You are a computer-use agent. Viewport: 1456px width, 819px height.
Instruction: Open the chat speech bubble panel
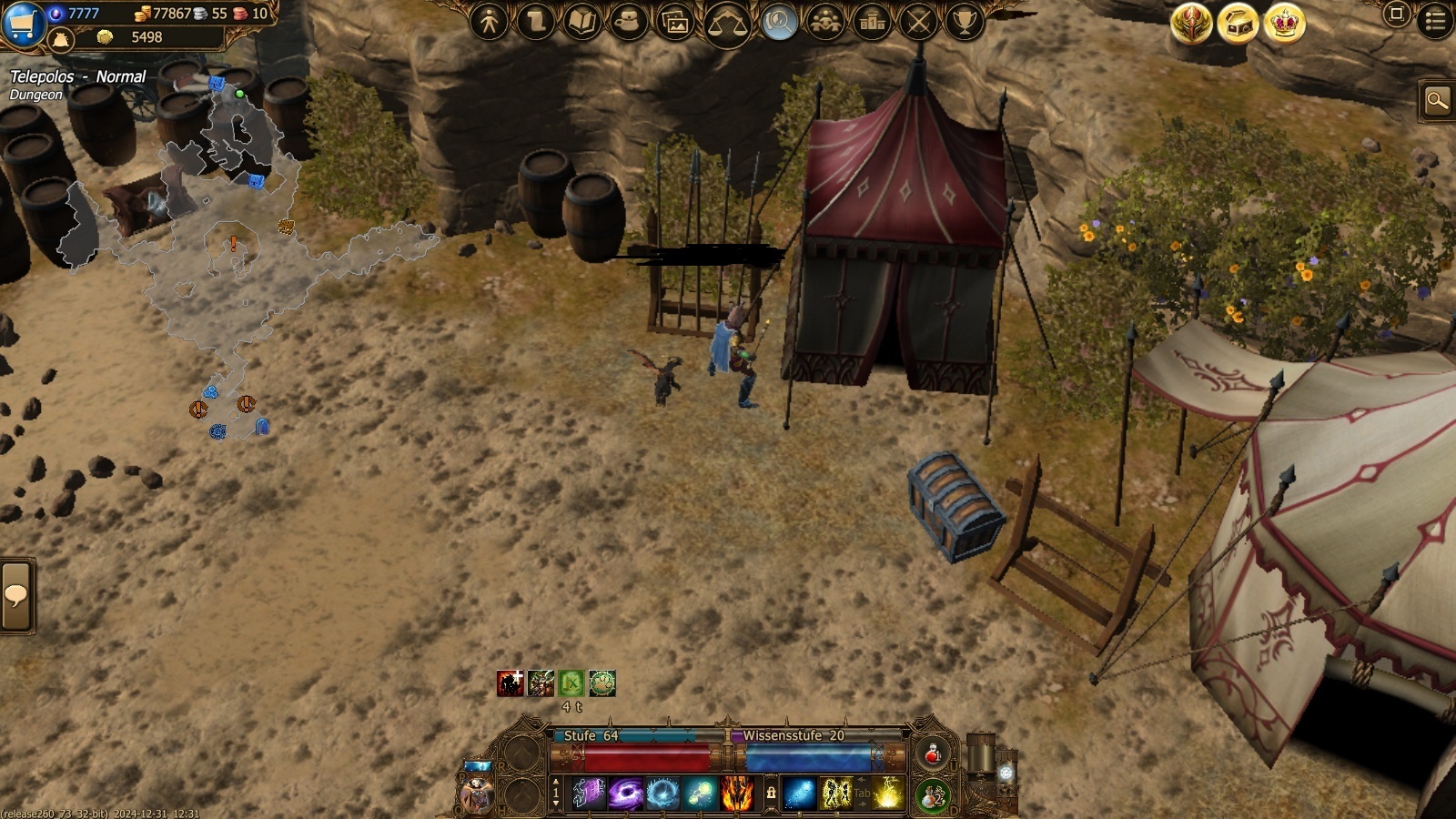coord(16,596)
